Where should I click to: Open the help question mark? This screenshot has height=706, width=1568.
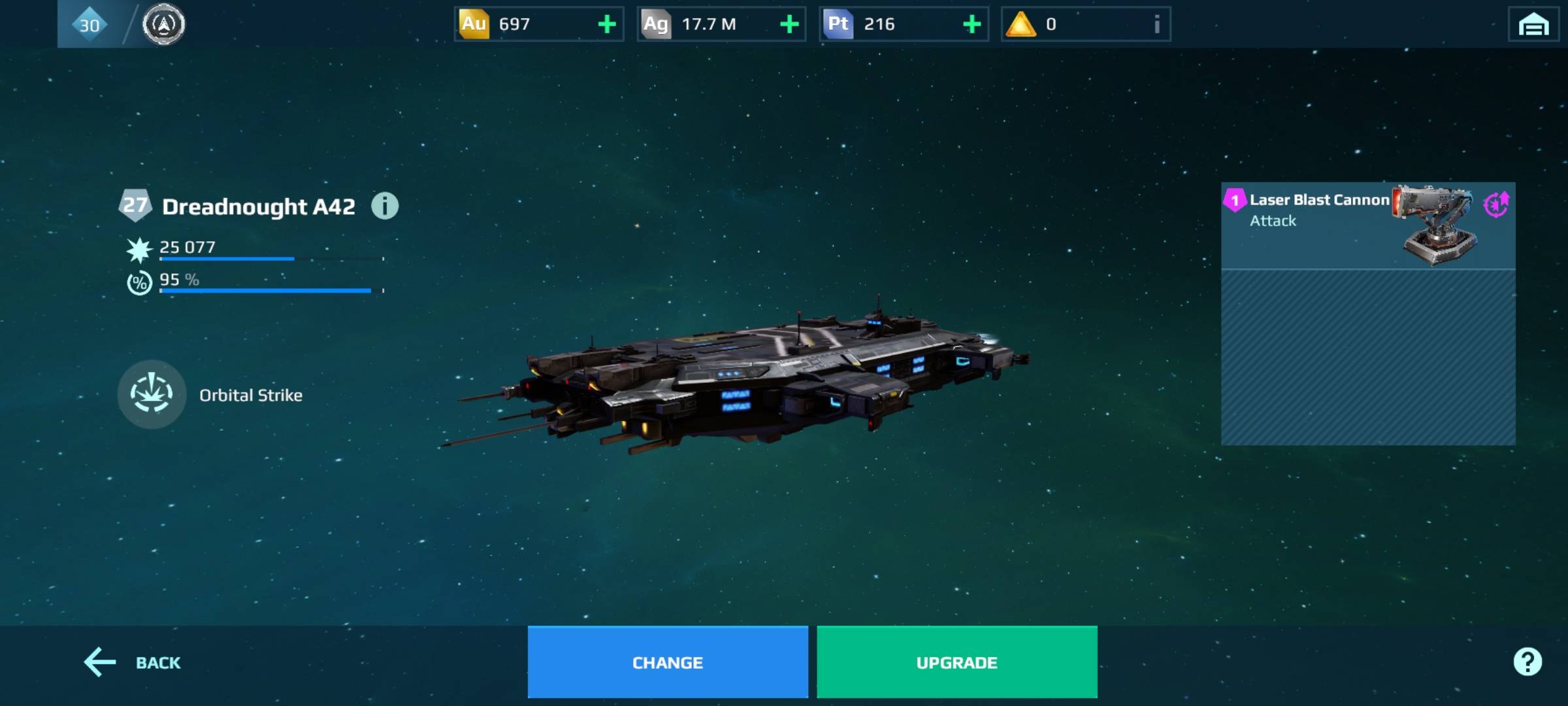click(x=1527, y=662)
